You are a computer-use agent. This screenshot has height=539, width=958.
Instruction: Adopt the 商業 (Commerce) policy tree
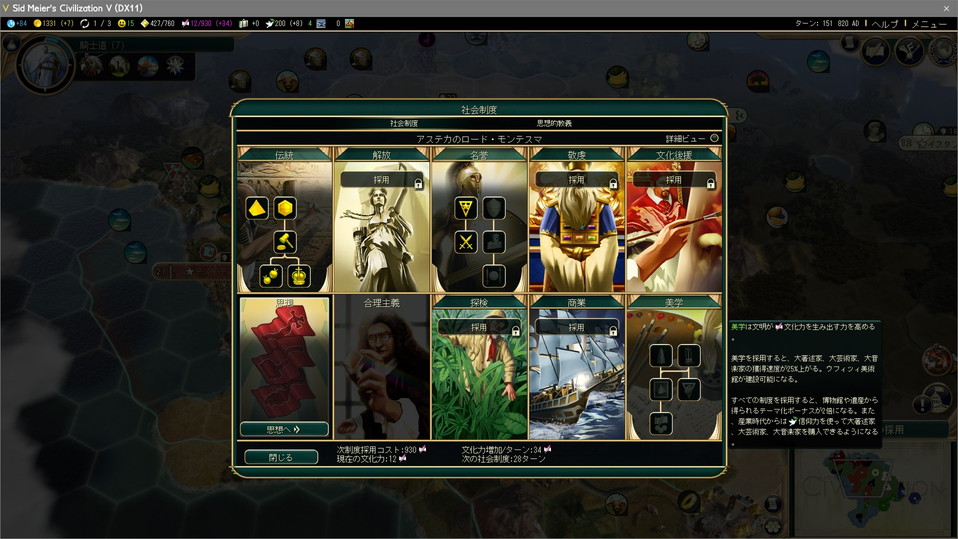tap(576, 327)
